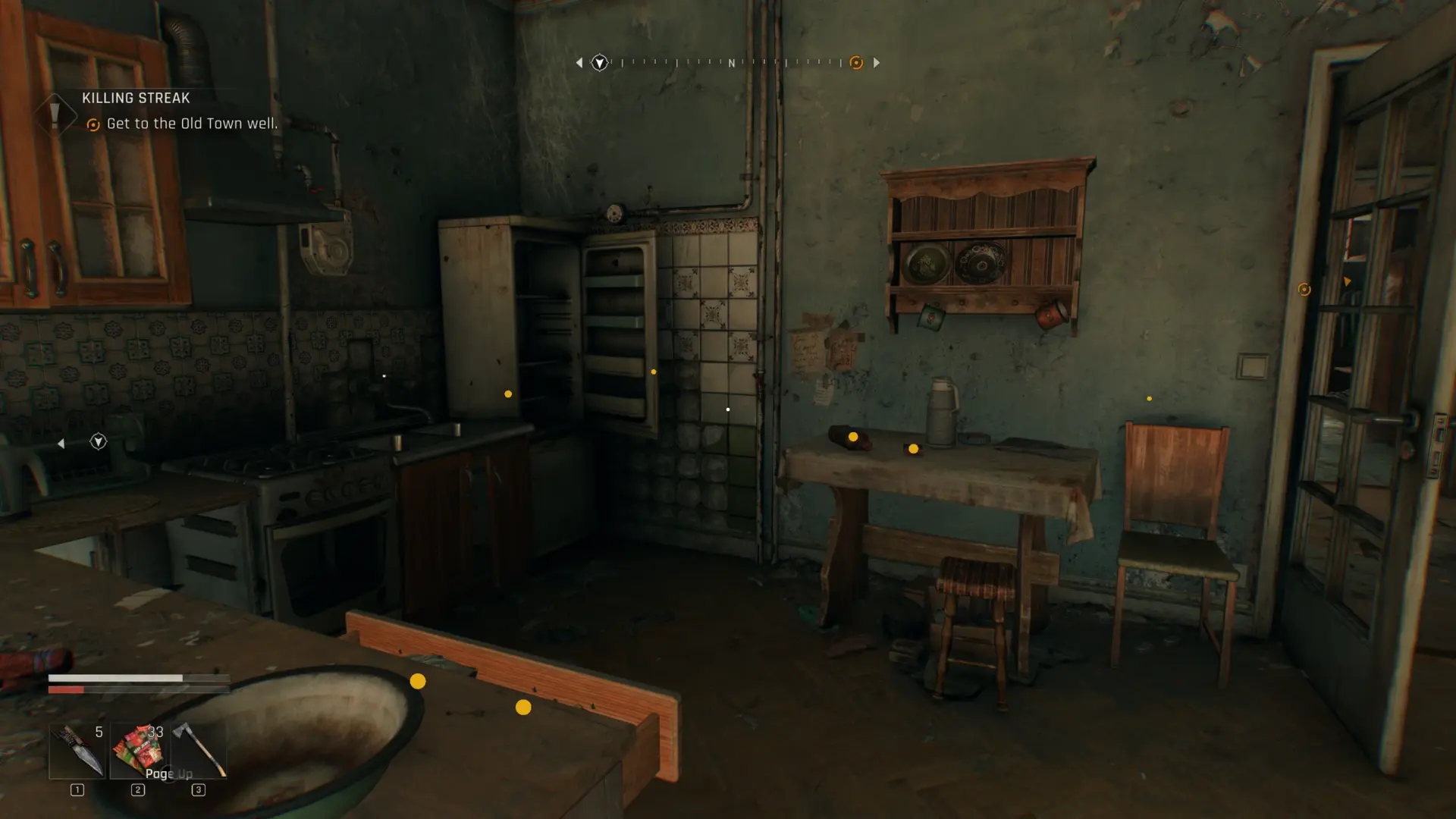Click the white shield marker on compass
This screenshot has width=1456, height=819.
tap(599, 63)
